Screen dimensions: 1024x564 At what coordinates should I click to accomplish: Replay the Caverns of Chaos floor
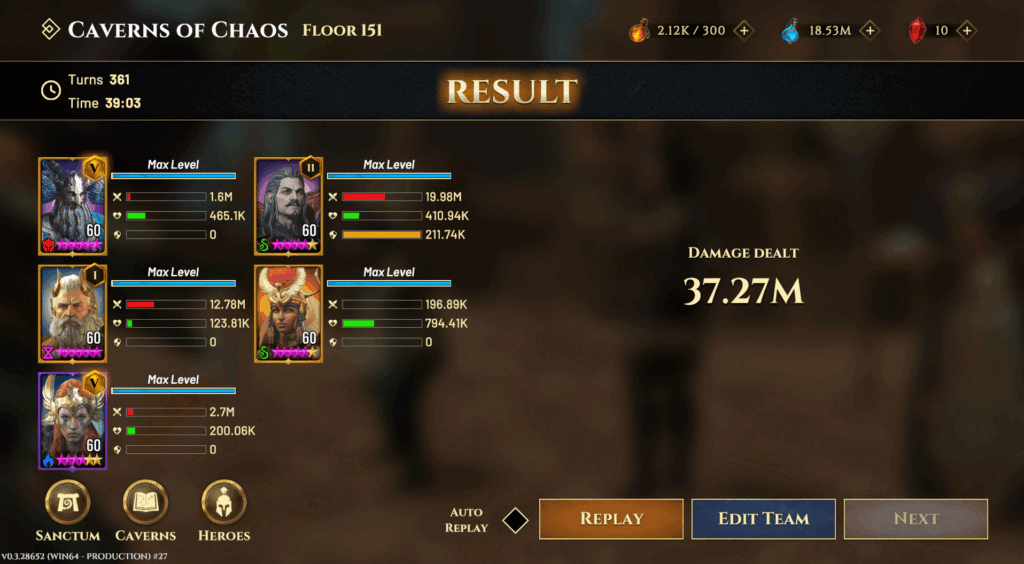coord(611,519)
